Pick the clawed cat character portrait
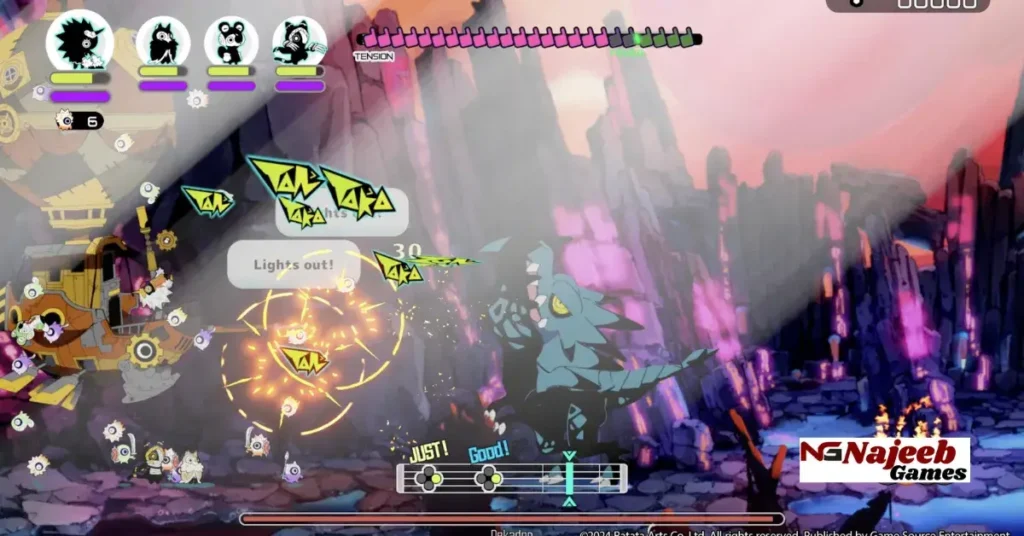 tap(299, 42)
